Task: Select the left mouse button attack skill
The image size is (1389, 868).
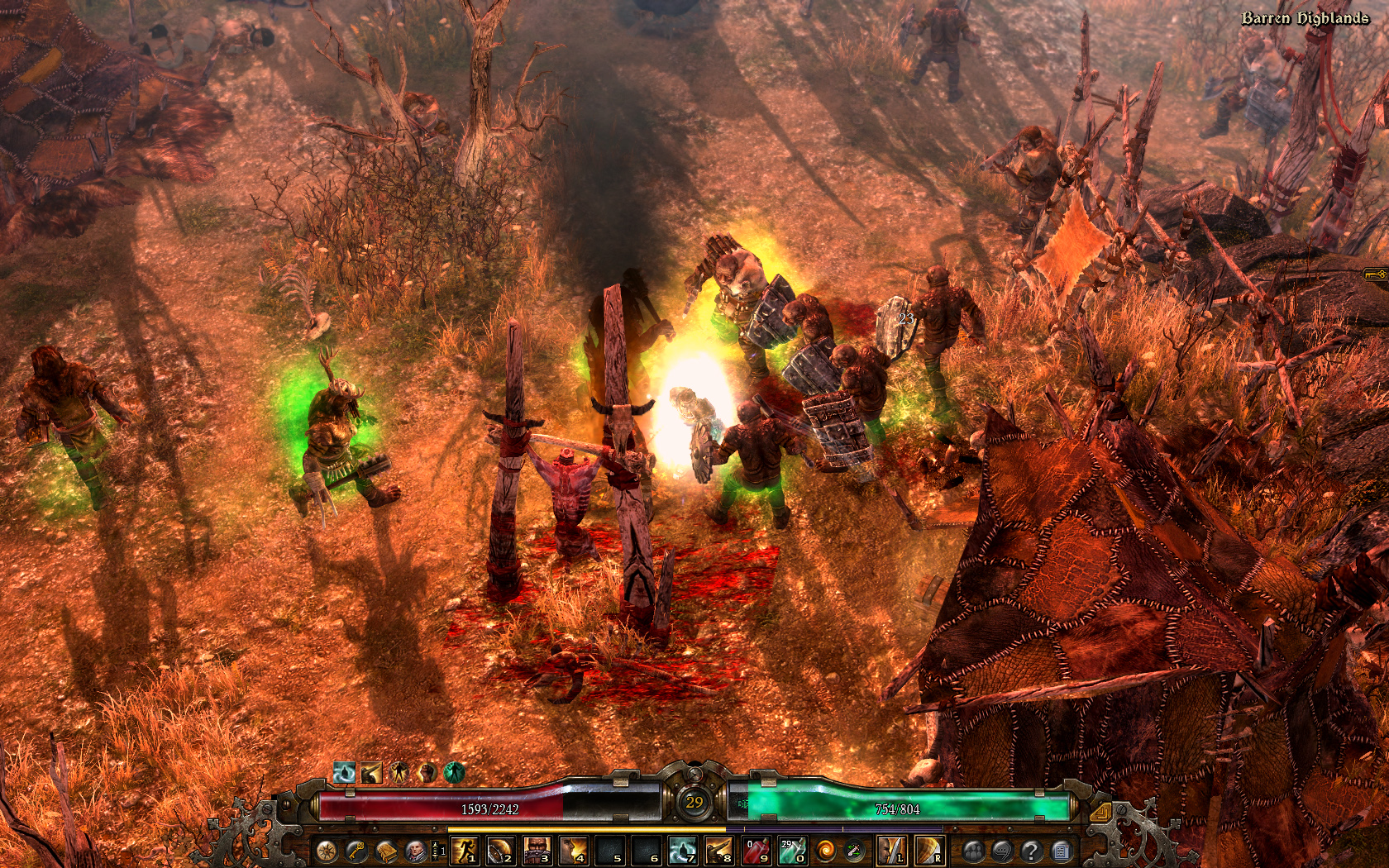Action: (x=890, y=850)
